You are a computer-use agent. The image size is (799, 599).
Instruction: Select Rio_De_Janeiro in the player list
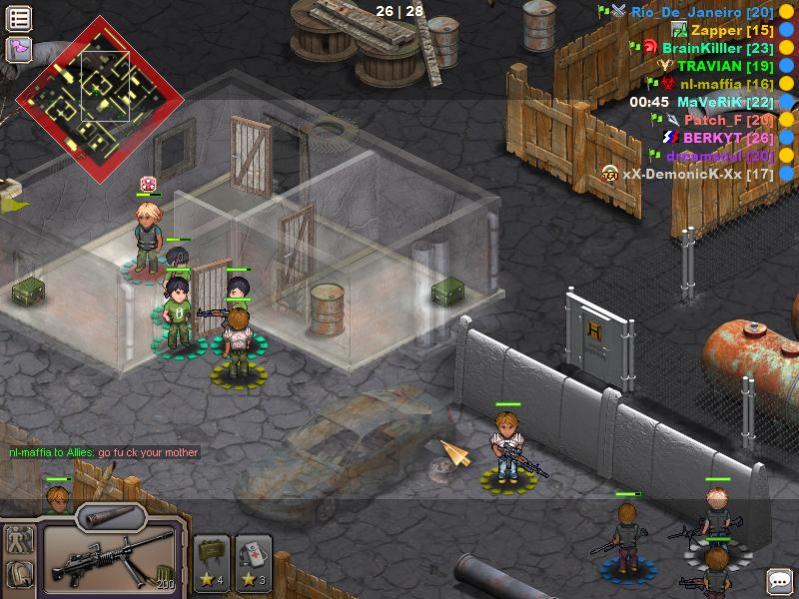[x=702, y=12]
